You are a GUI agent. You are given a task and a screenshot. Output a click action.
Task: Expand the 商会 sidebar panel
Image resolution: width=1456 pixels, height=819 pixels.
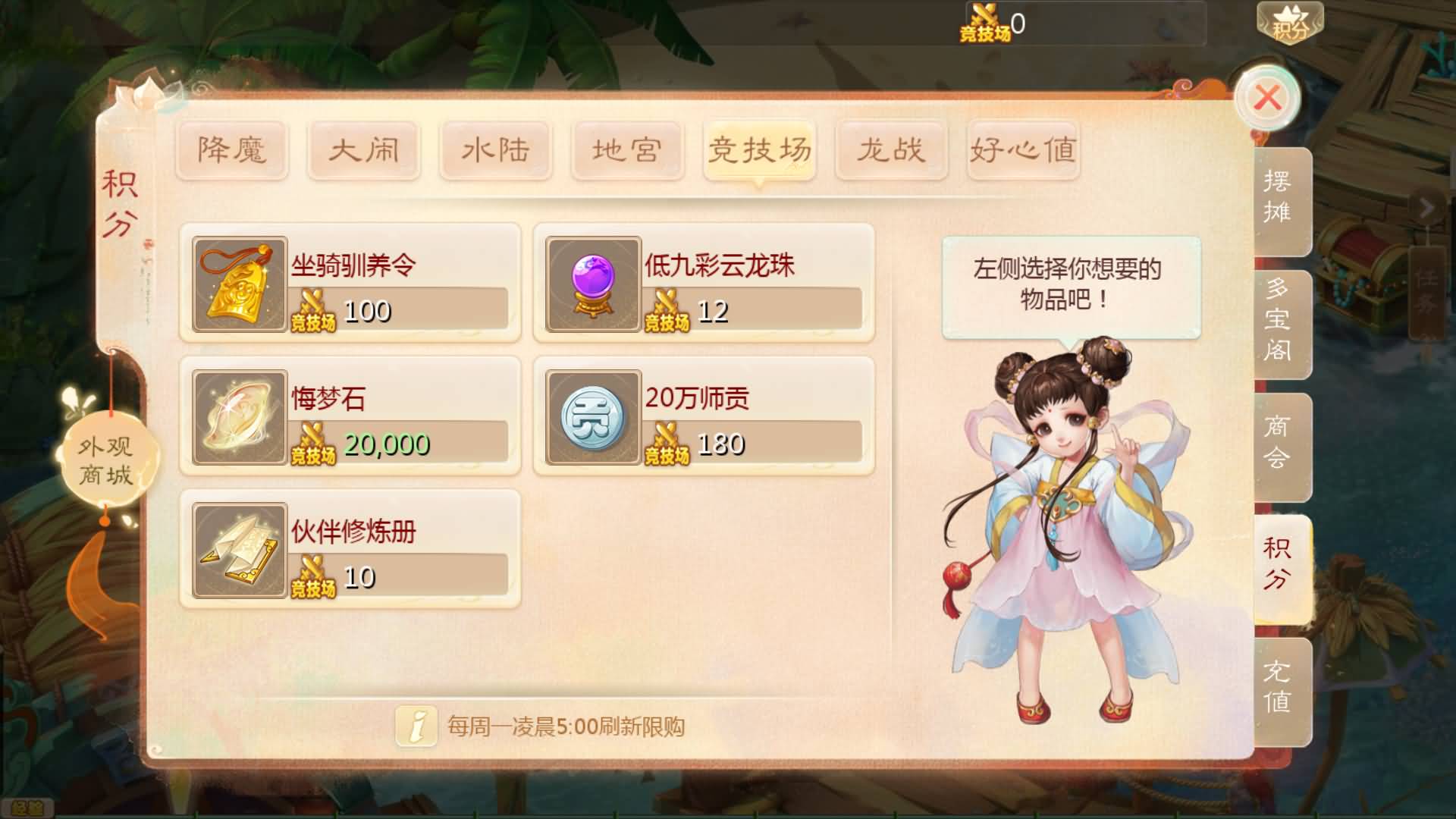click(x=1281, y=449)
